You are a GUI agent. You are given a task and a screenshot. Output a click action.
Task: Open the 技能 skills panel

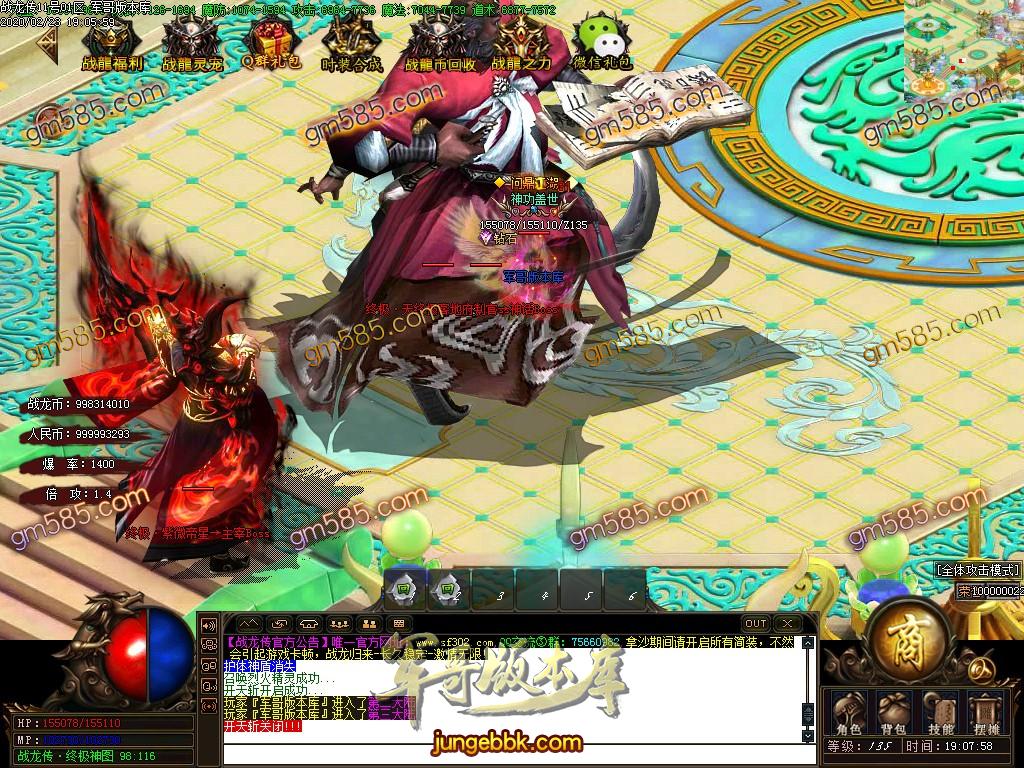pyautogui.click(x=940, y=712)
